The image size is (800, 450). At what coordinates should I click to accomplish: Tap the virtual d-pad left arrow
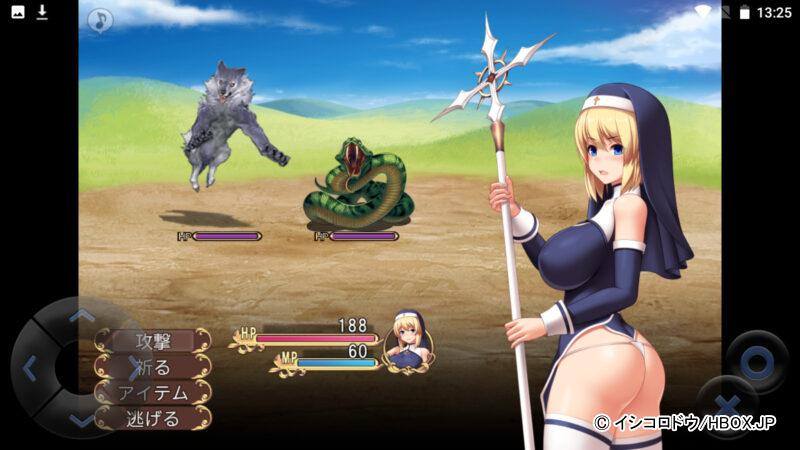28,368
